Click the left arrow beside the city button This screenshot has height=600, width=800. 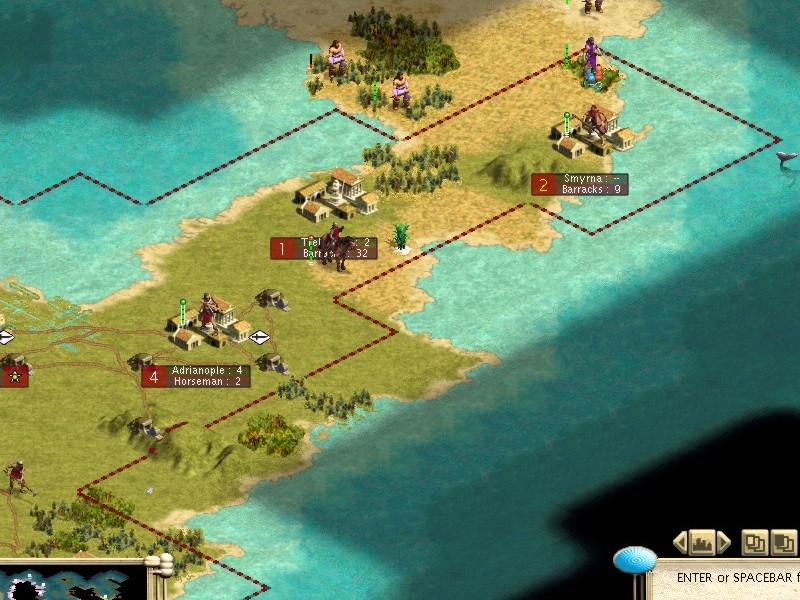[681, 543]
